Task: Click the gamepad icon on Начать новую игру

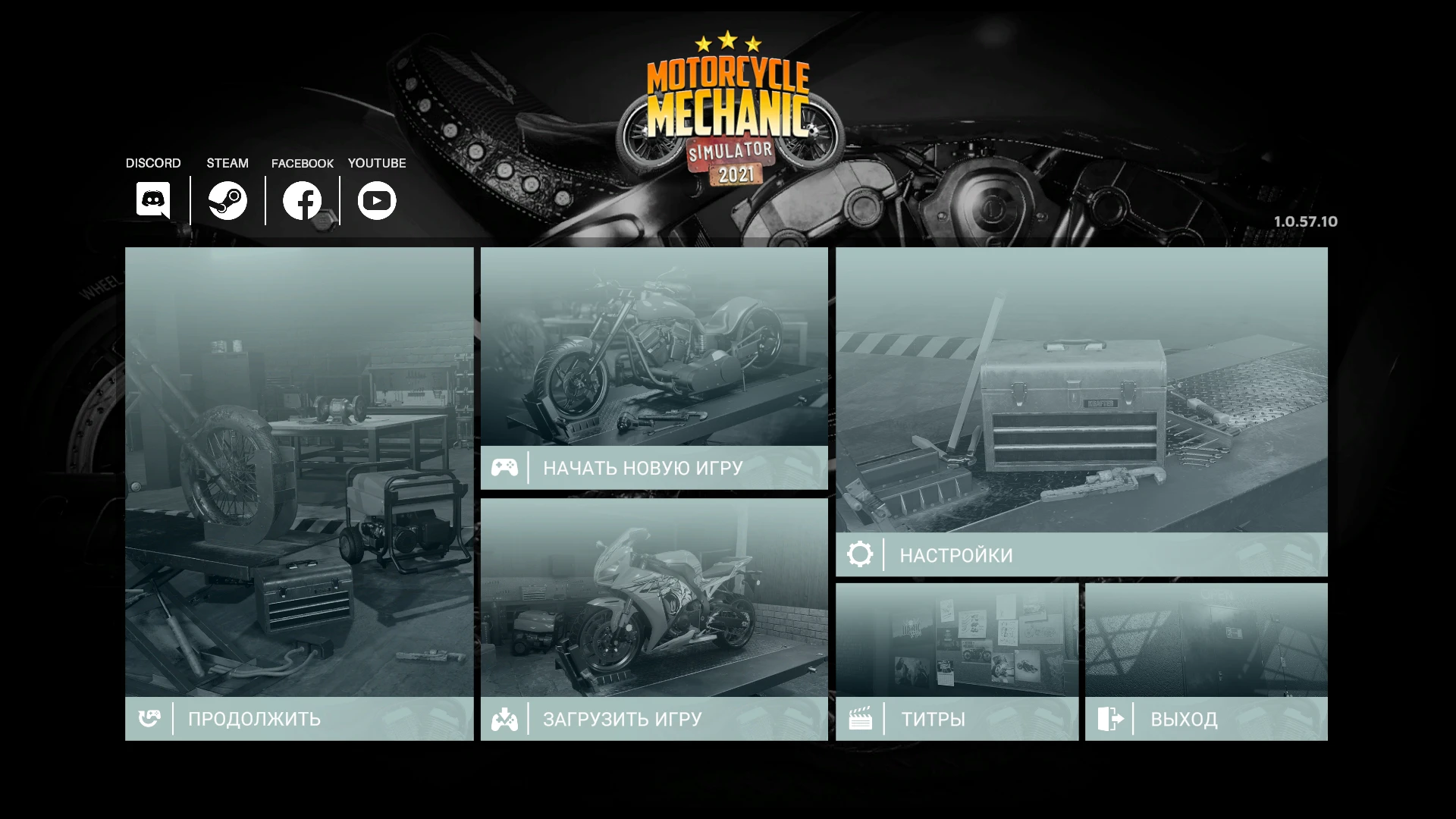Action: point(506,467)
